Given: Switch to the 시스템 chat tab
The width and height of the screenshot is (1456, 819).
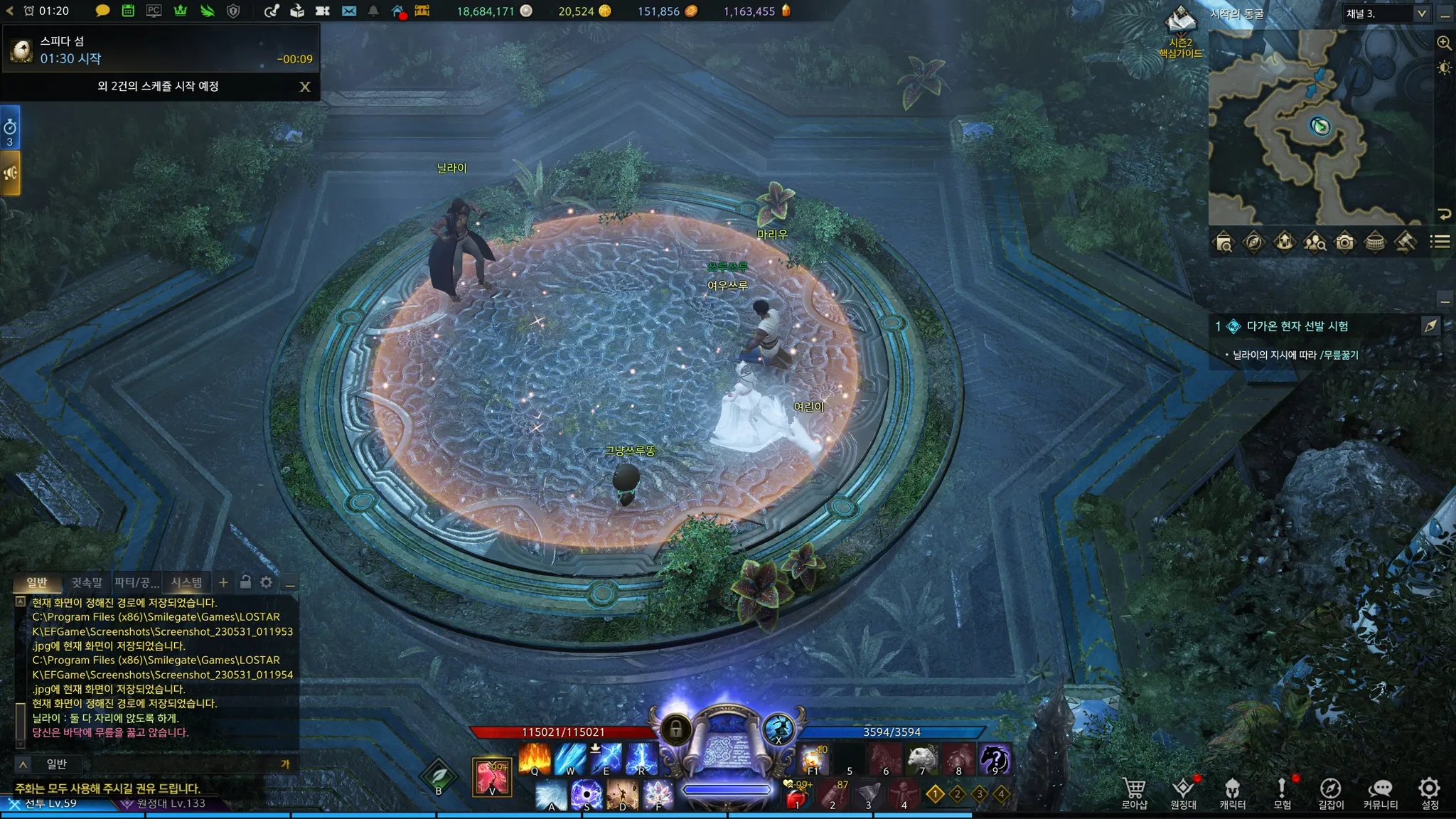Looking at the screenshot, I should point(186,583).
